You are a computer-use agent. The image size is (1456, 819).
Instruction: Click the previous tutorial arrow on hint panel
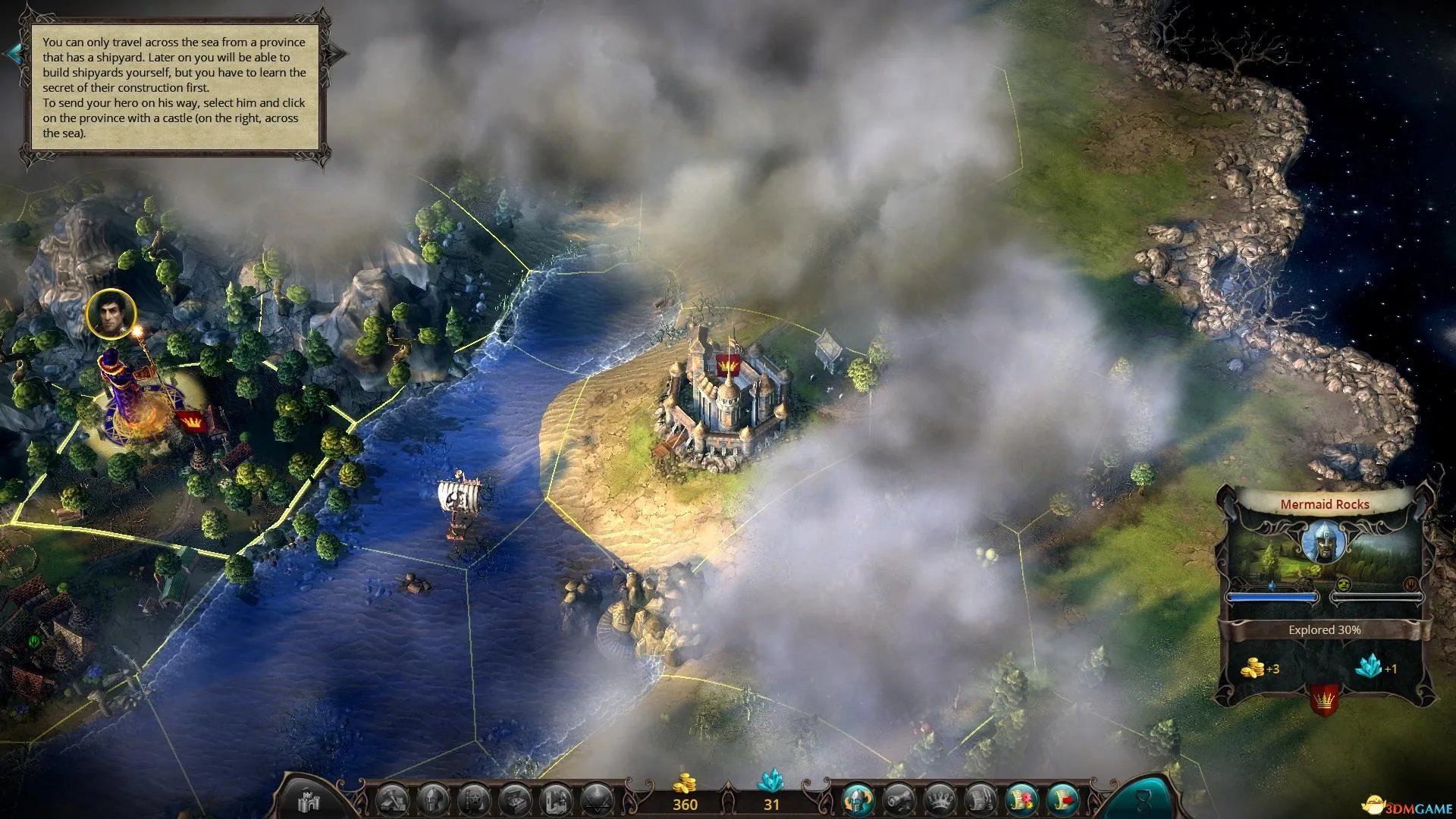click(13, 53)
